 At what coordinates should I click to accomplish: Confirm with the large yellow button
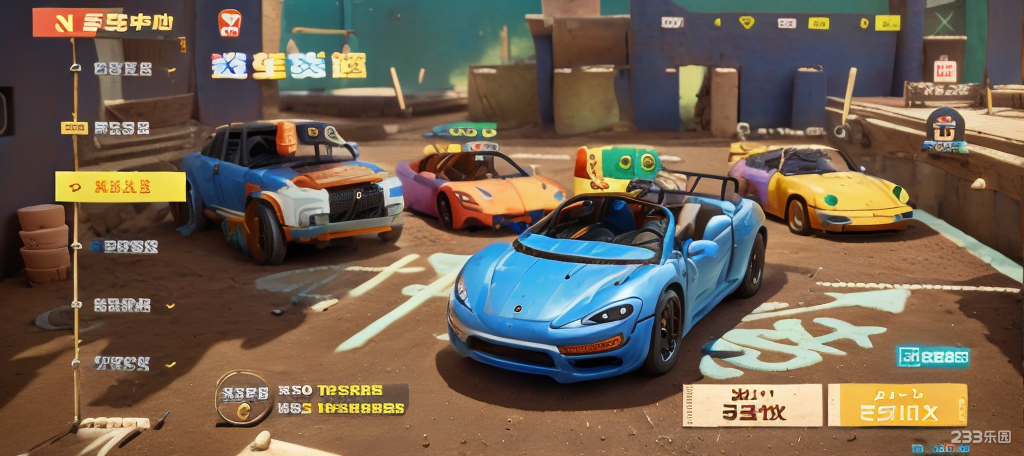tap(897, 405)
